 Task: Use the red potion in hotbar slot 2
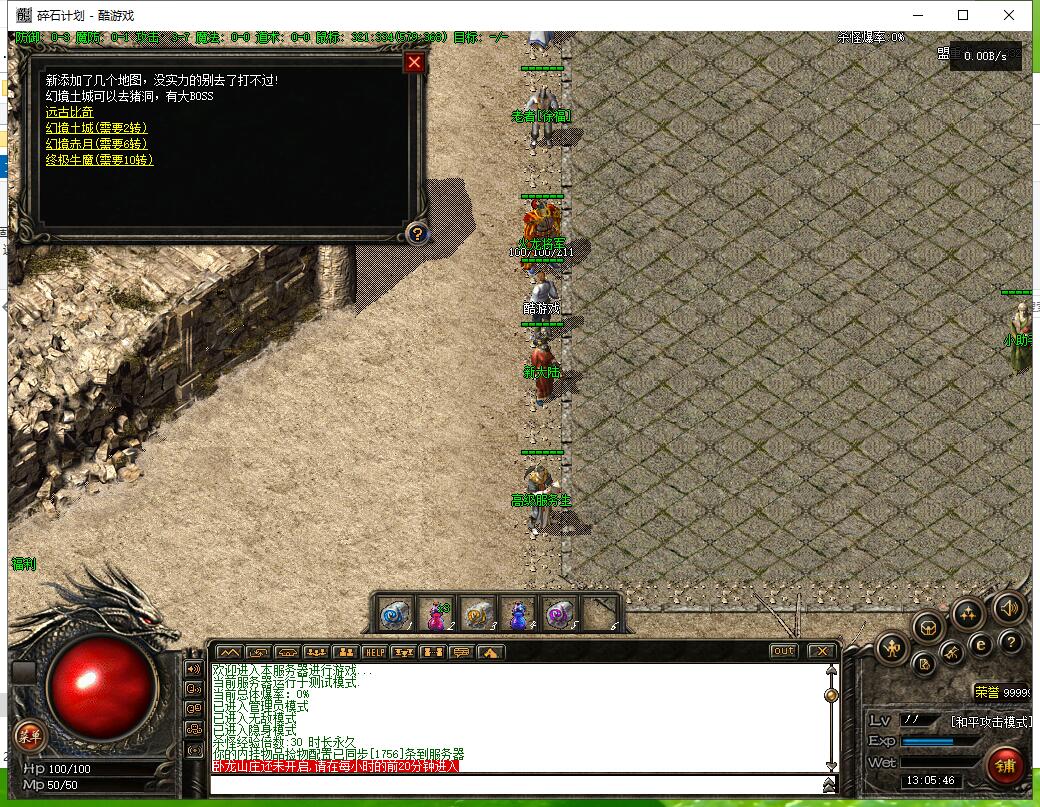(437, 614)
